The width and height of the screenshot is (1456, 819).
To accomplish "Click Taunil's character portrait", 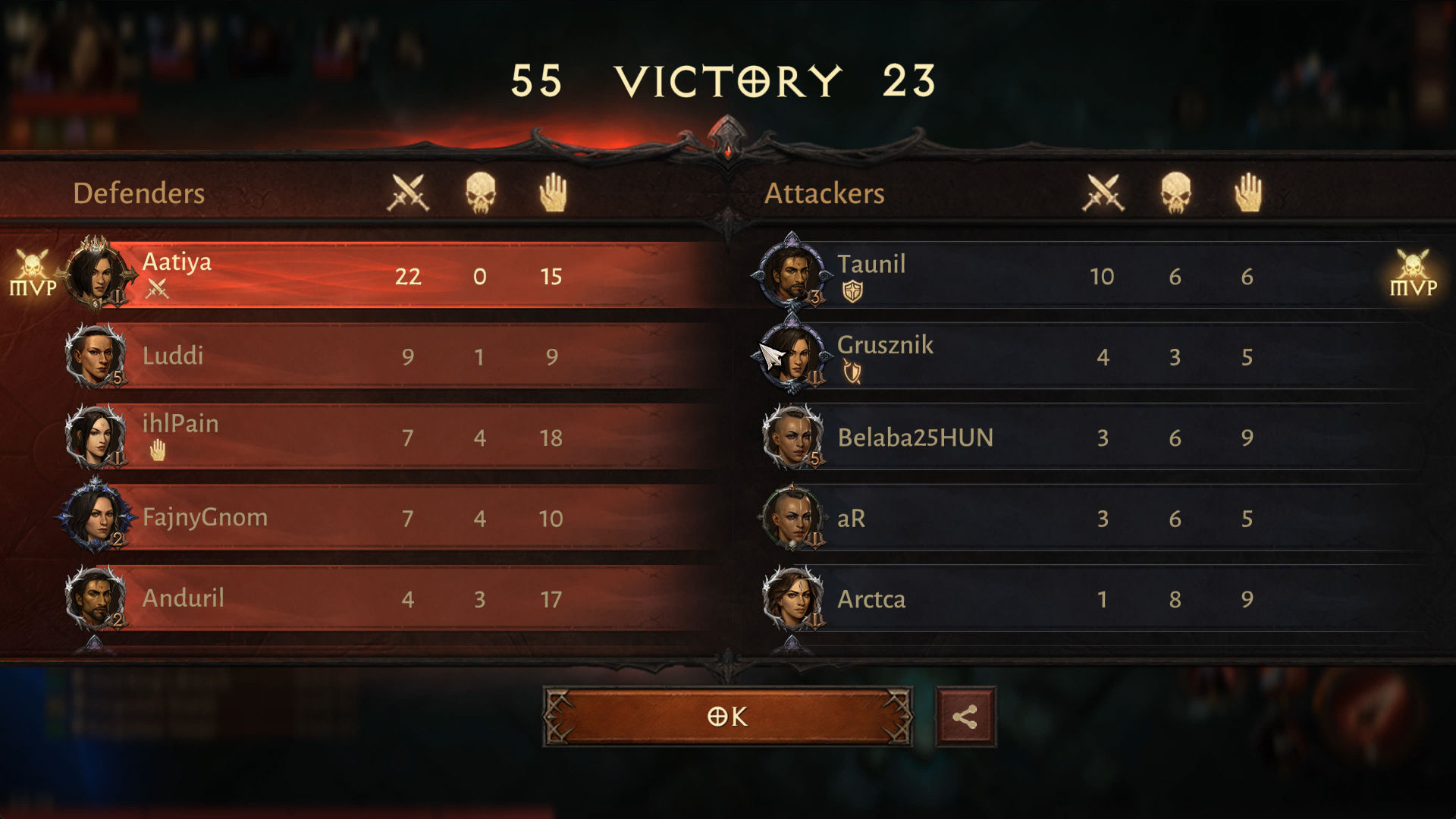I will (792, 275).
